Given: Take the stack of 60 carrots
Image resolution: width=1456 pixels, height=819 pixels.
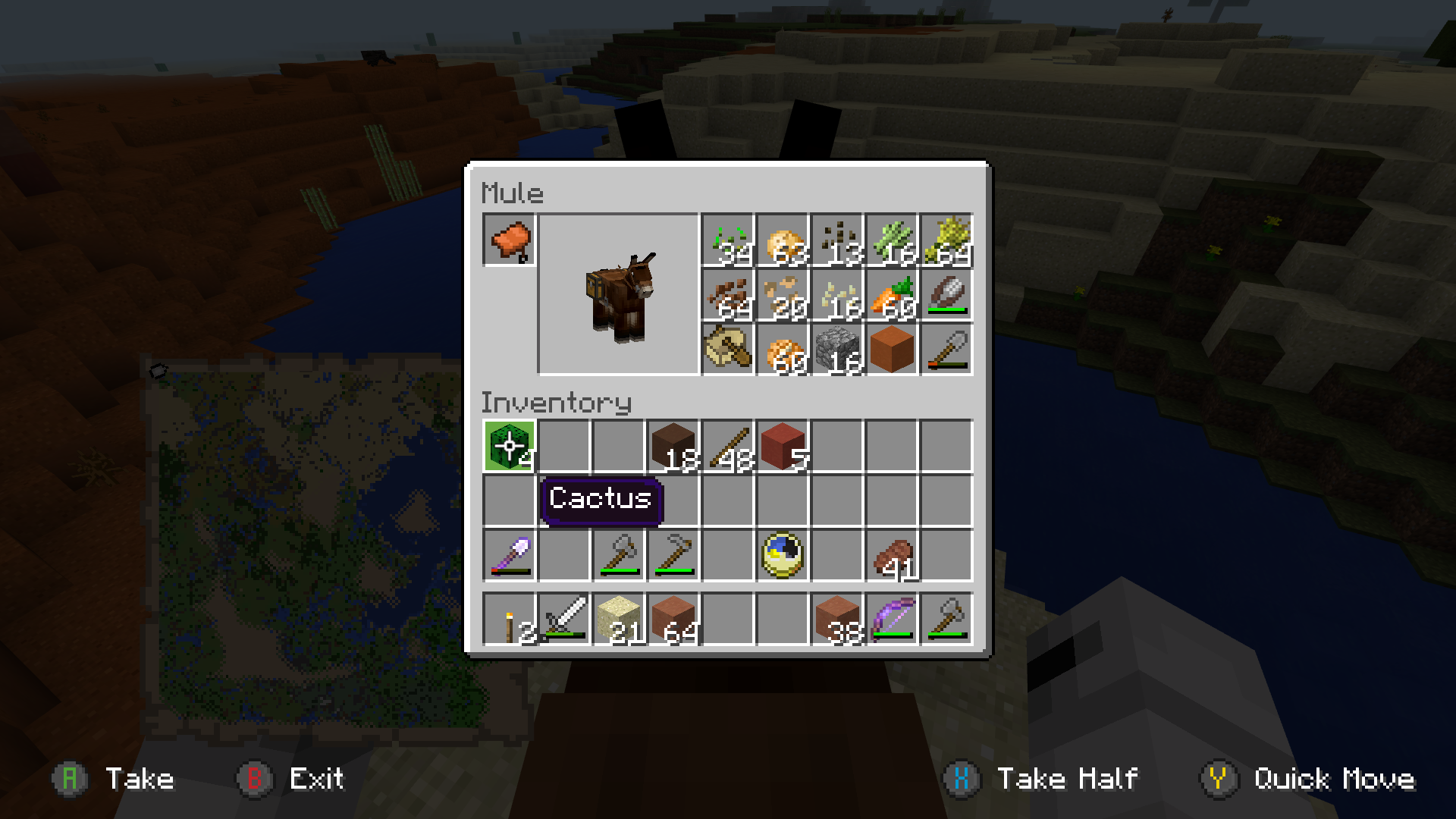Looking at the screenshot, I should point(892,296).
